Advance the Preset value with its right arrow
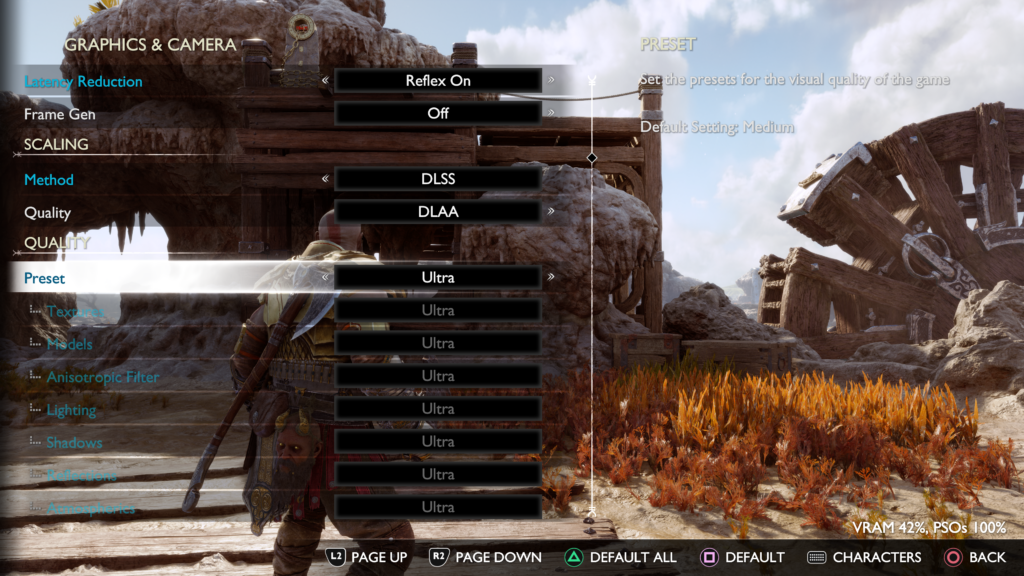This screenshot has height=576, width=1024. click(551, 277)
